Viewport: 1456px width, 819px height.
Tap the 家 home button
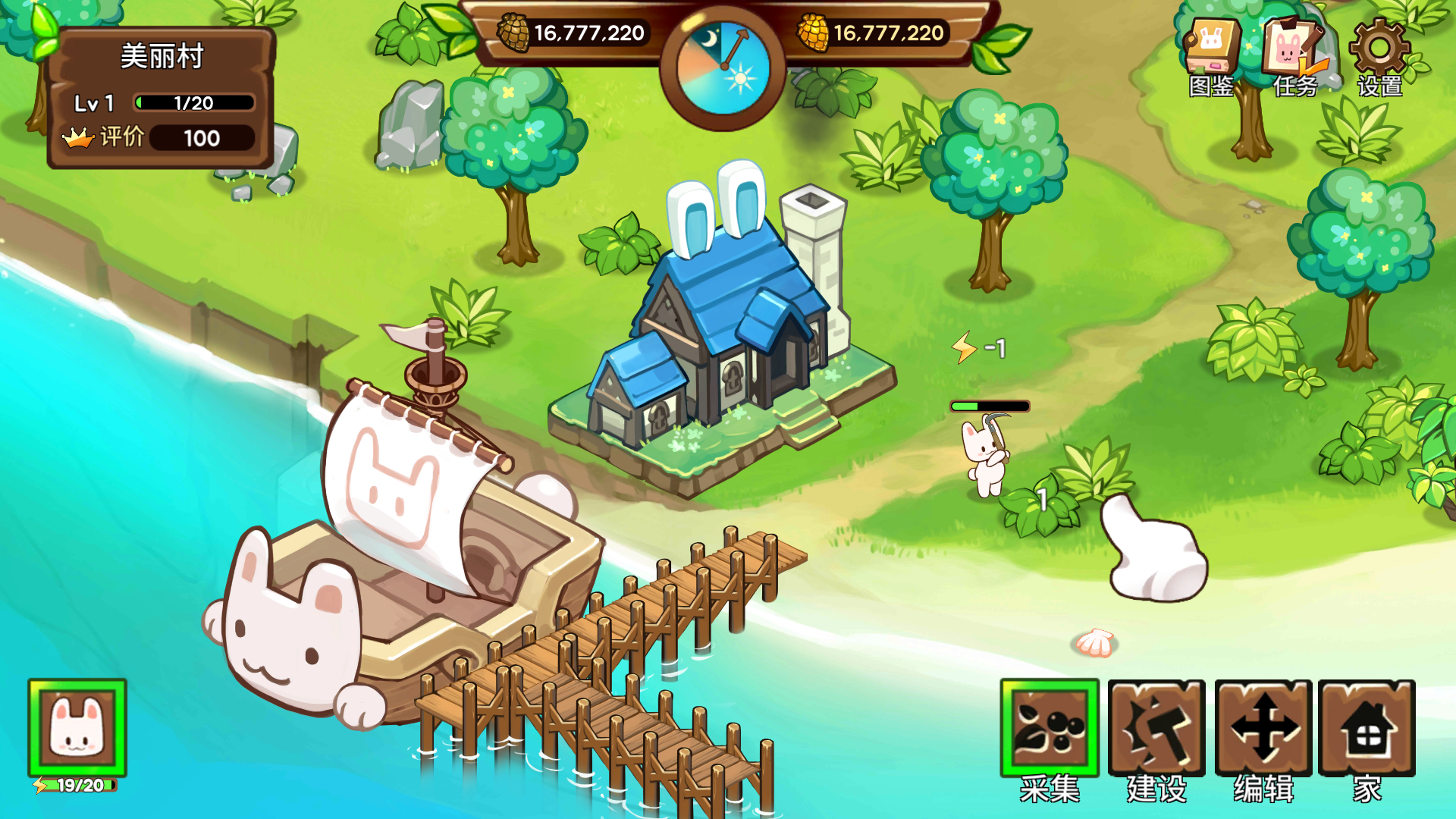1367,729
